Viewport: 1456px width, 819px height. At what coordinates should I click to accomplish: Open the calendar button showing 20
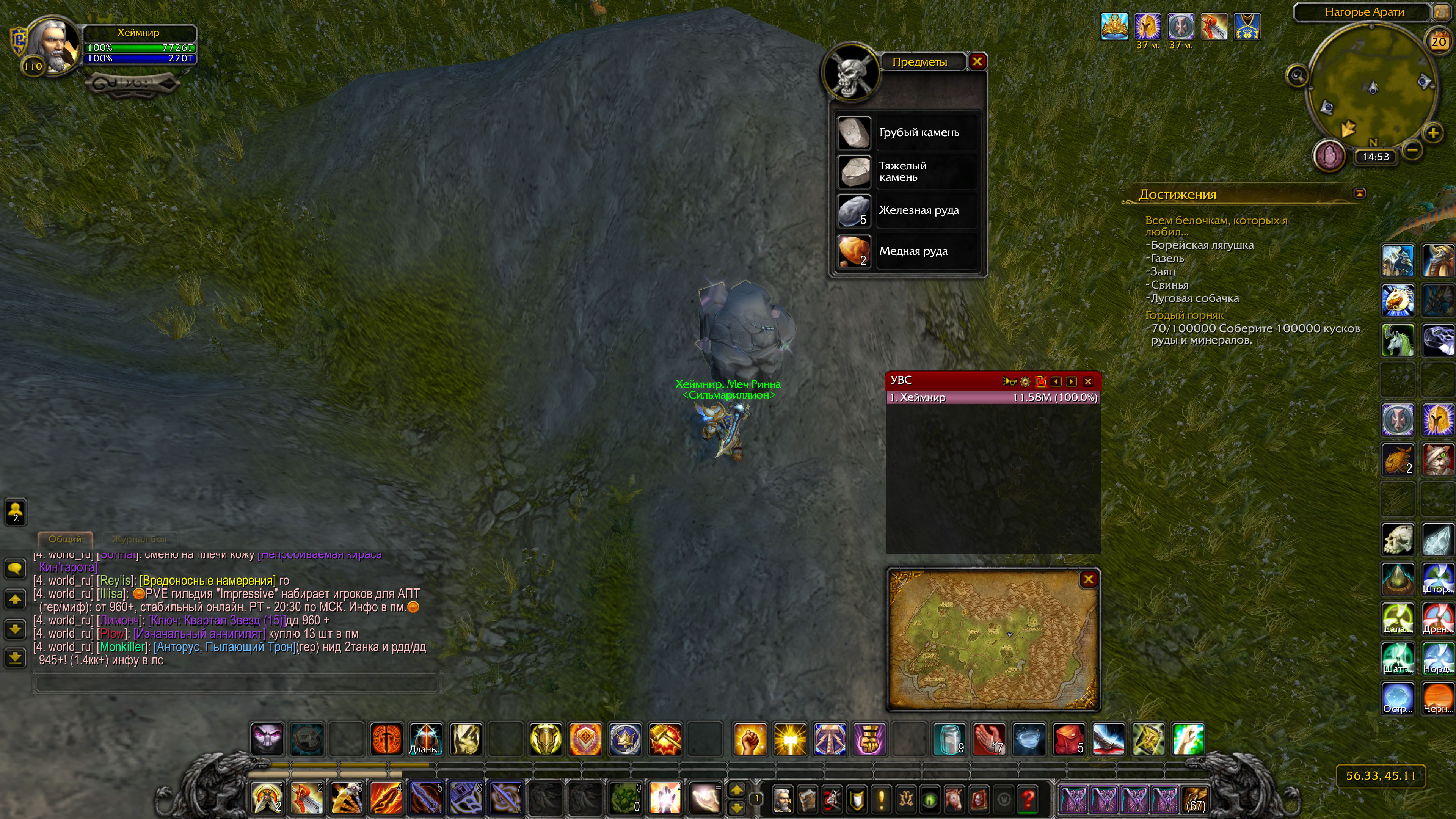pyautogui.click(x=1439, y=41)
